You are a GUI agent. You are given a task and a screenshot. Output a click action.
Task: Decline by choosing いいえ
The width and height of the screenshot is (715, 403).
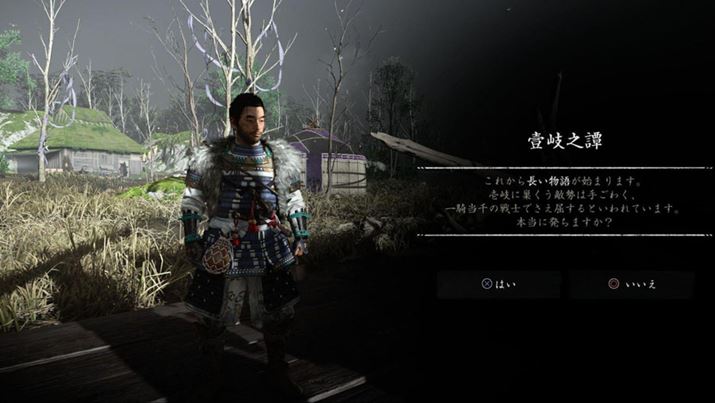632,284
